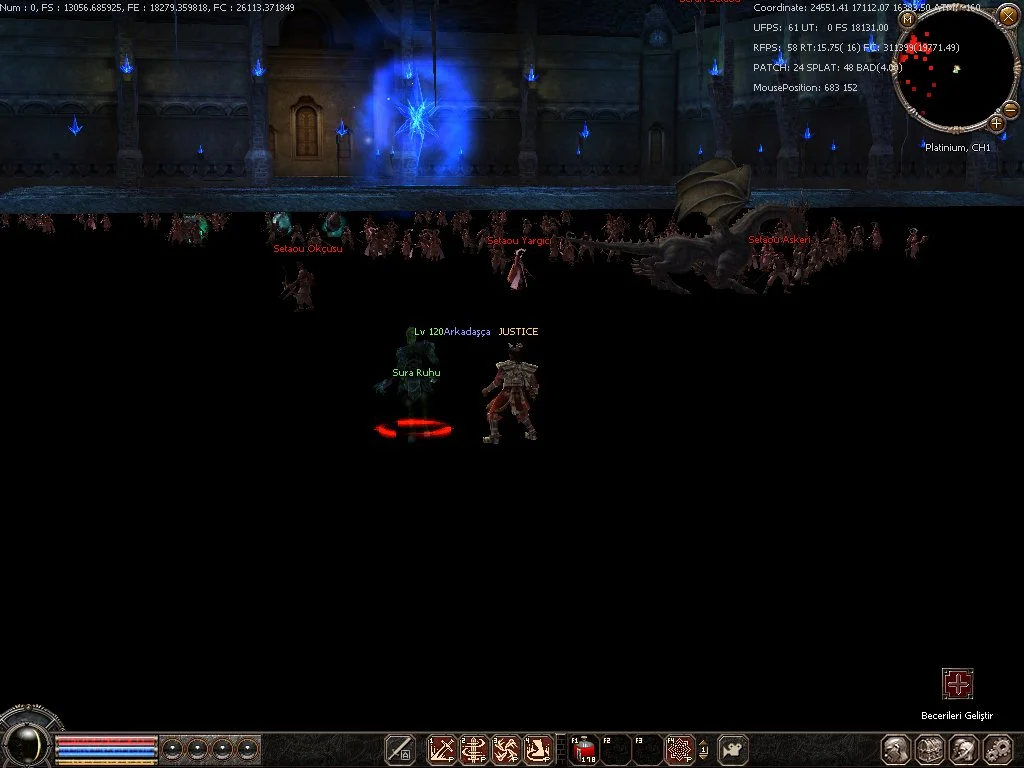The height and width of the screenshot is (768, 1024).
Task: Activate the ornate pattern skill in slot F4
Action: [x=680, y=749]
